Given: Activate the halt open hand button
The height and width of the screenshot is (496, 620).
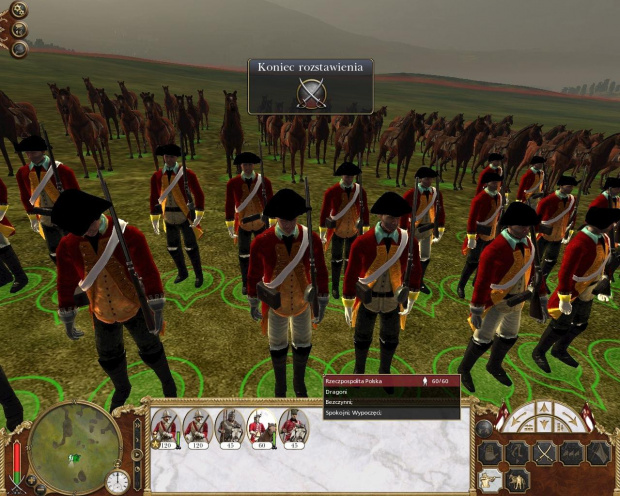Looking at the screenshot, I should click(x=491, y=453).
